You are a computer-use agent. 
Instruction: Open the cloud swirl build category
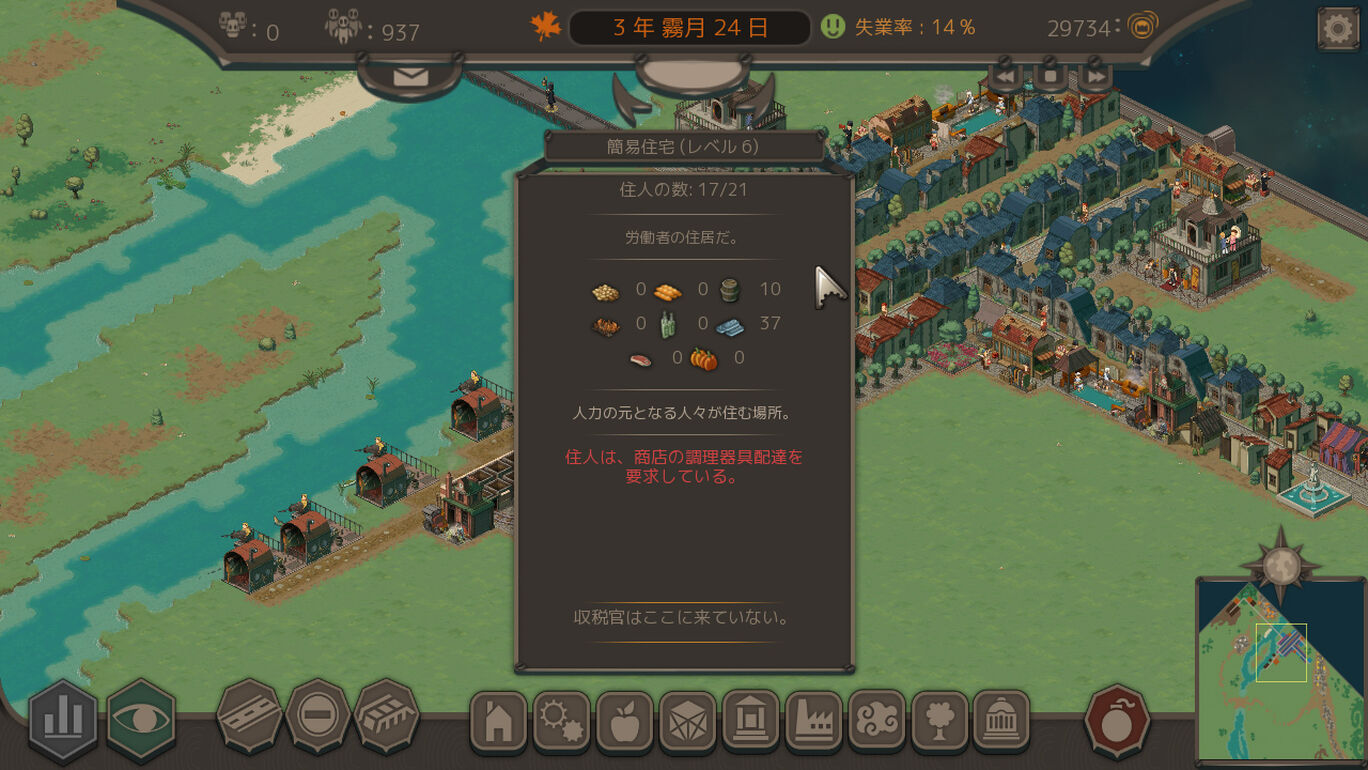click(876, 722)
